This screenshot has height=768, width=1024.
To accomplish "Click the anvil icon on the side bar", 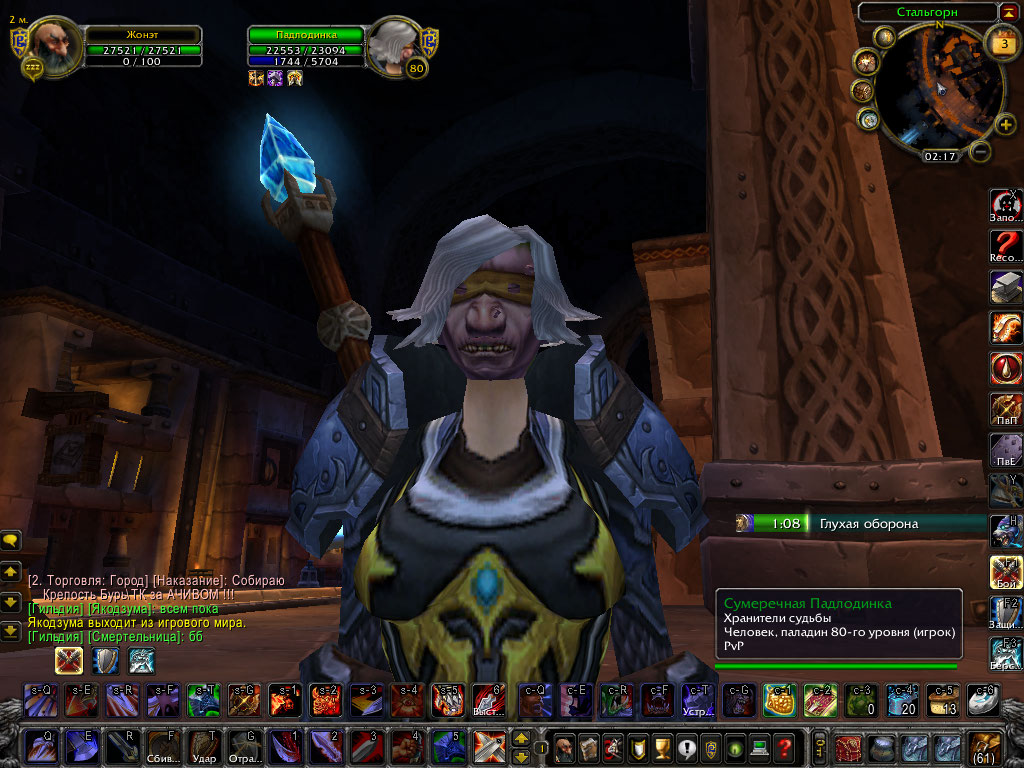I will 1005,287.
